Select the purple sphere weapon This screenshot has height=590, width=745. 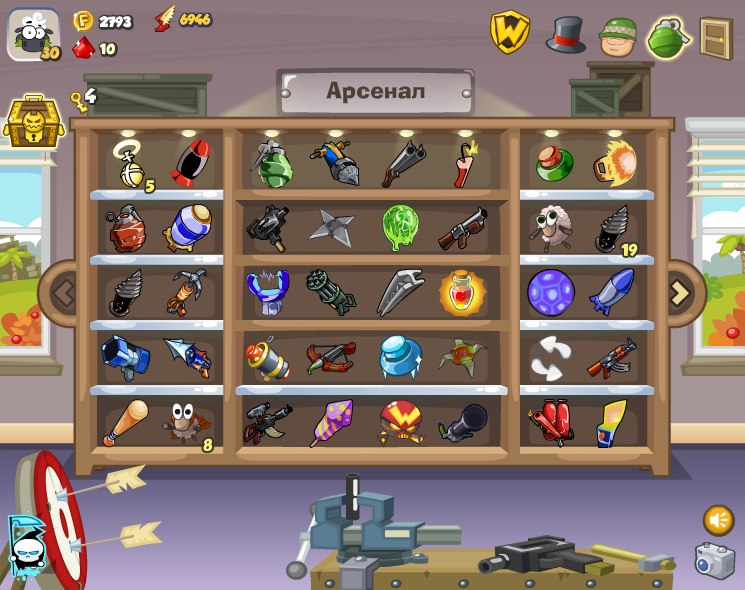pyautogui.click(x=550, y=292)
